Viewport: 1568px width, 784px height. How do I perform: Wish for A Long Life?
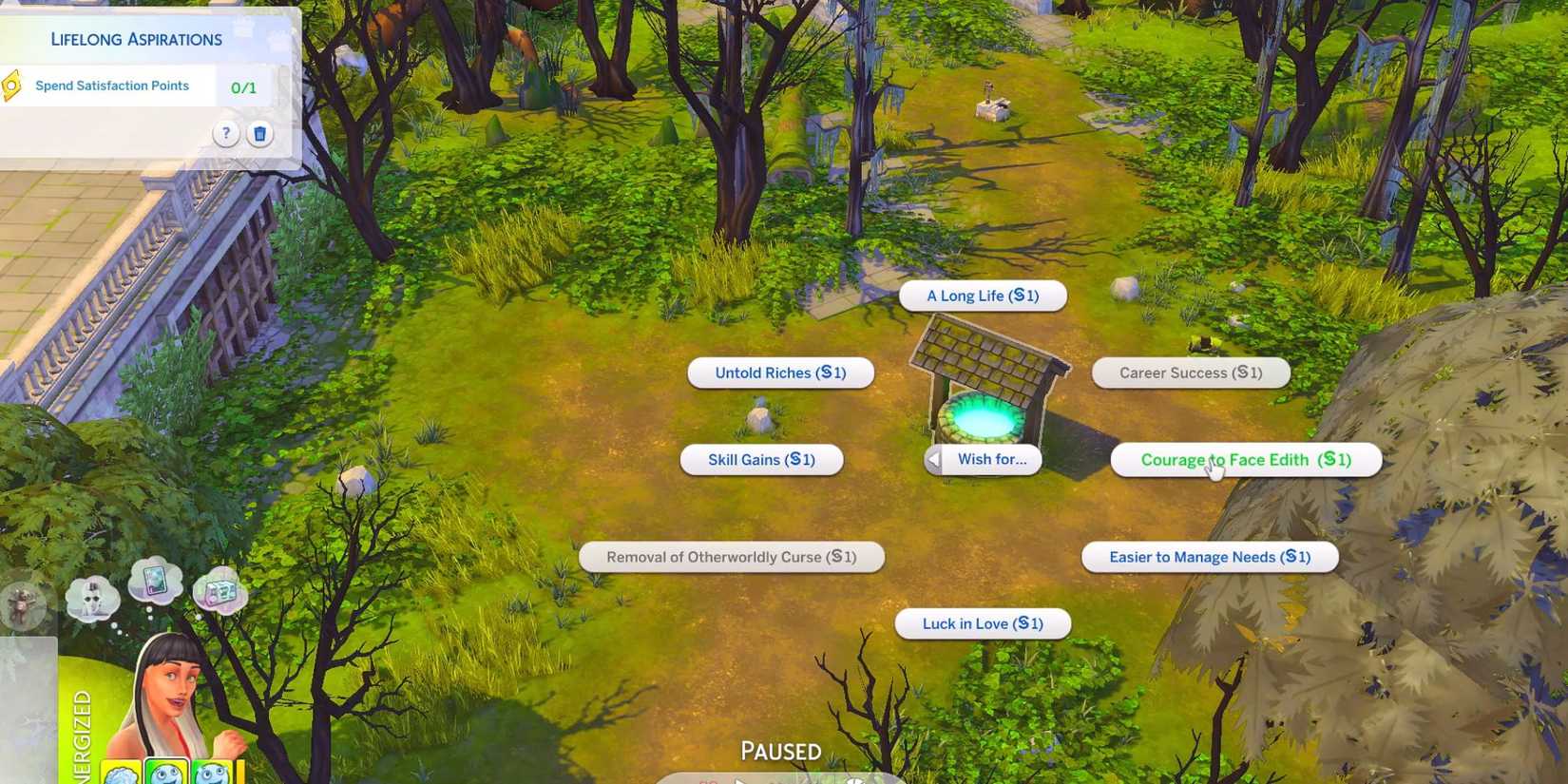point(982,296)
